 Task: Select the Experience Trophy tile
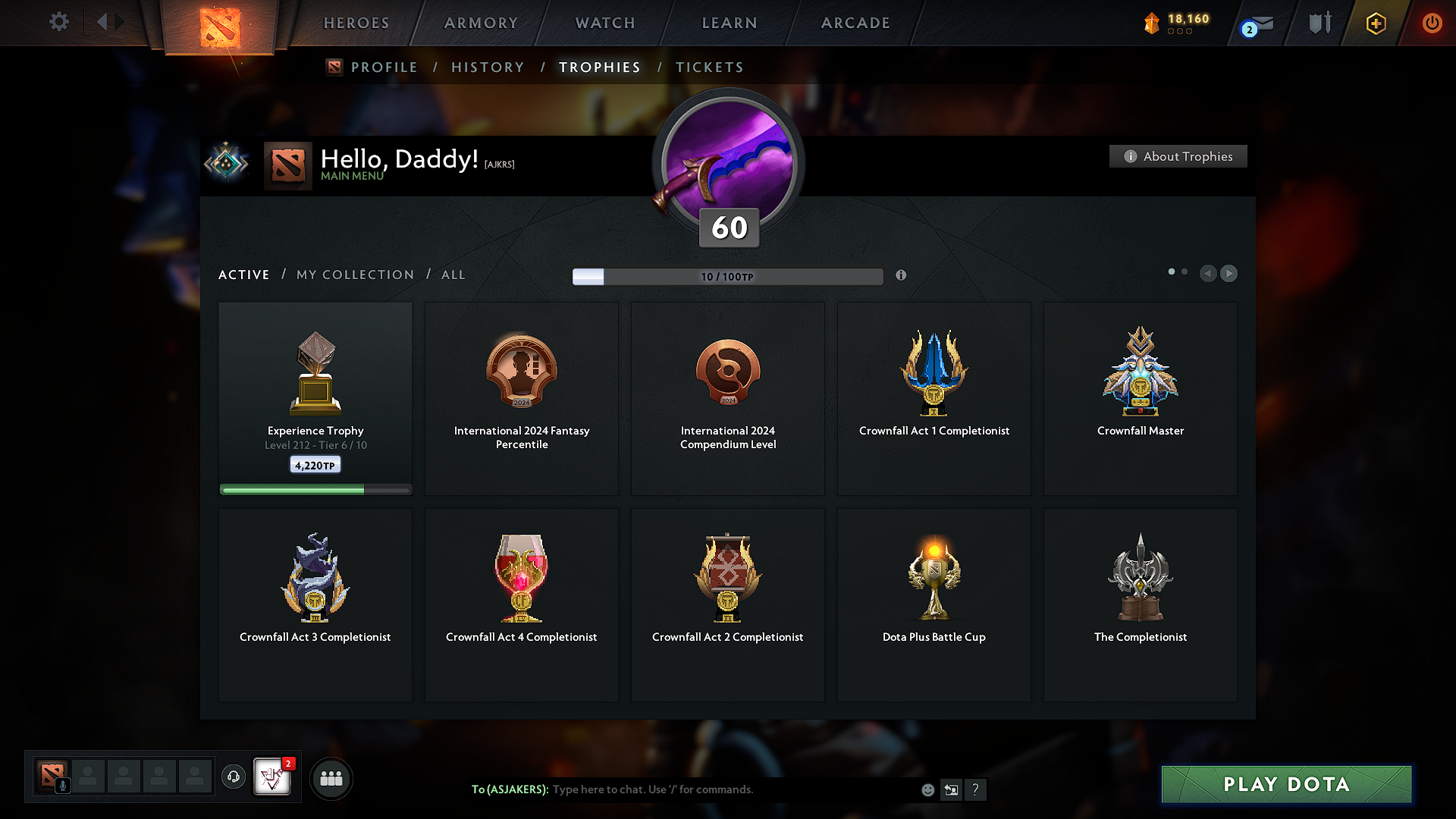(315, 398)
